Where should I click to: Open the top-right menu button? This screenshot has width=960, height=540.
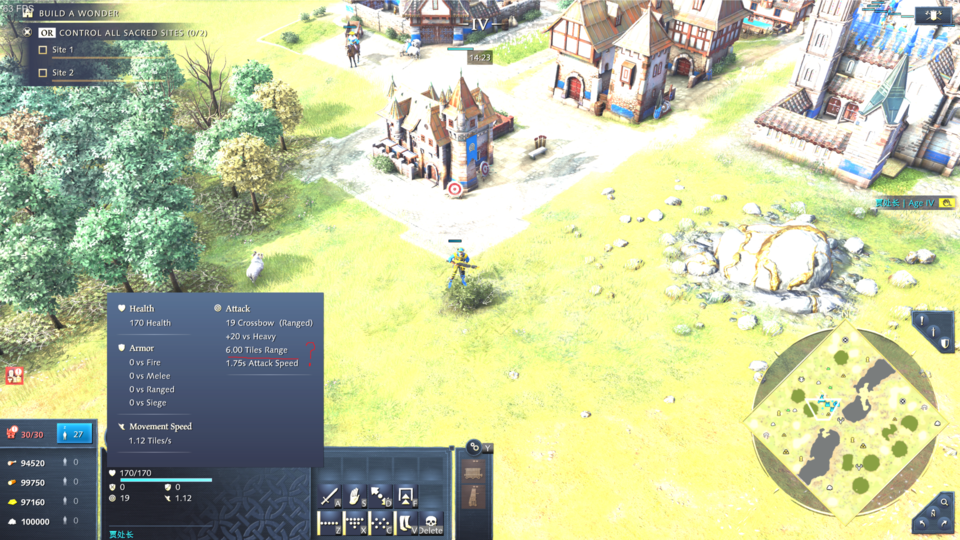pos(932,15)
